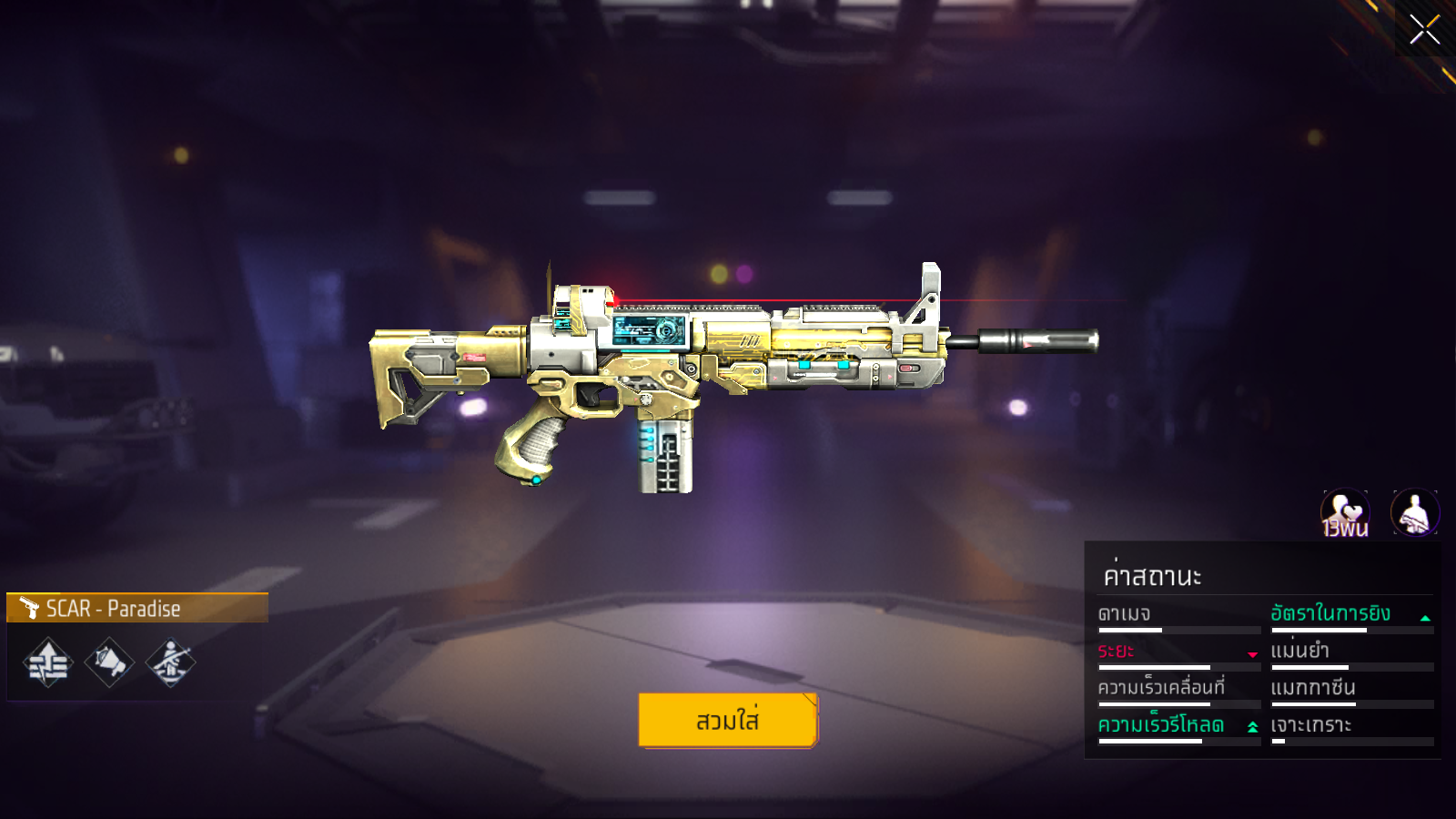The height and width of the screenshot is (819, 1456).
Task: Select the megaphone skin attribute icon
Action: 109,662
